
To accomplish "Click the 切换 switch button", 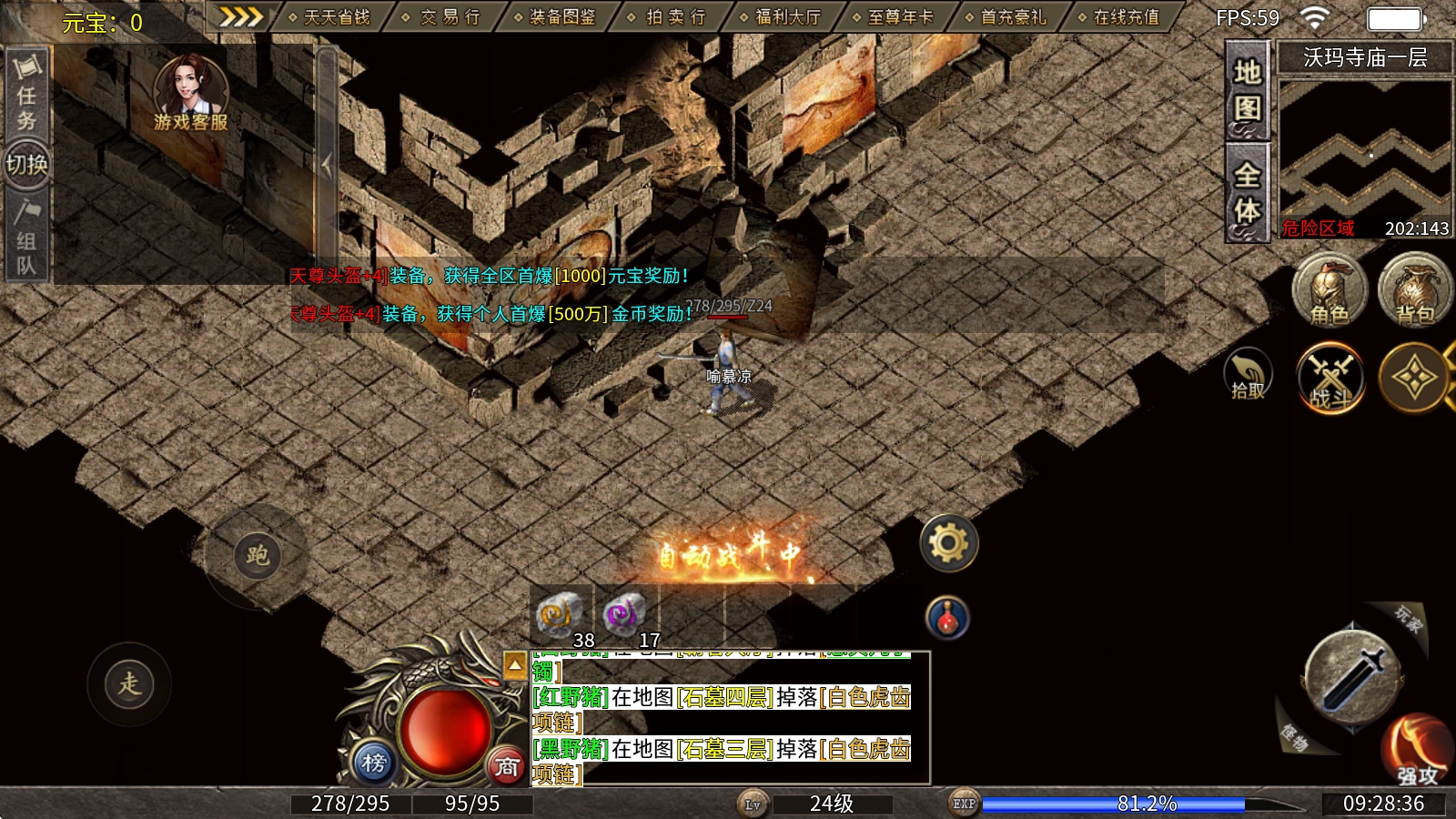I will 26,165.
